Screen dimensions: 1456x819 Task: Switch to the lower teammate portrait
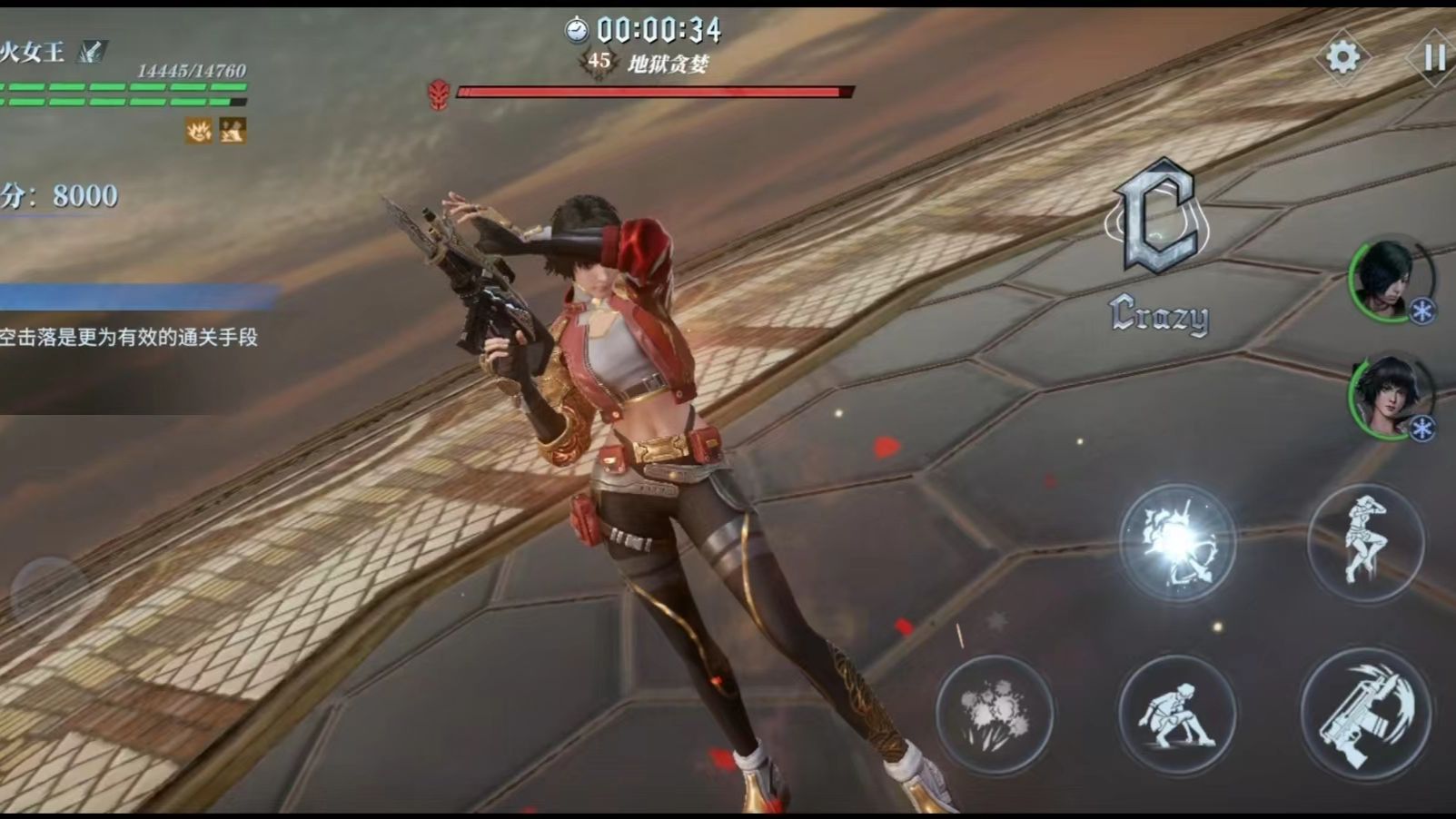[x=1388, y=395]
